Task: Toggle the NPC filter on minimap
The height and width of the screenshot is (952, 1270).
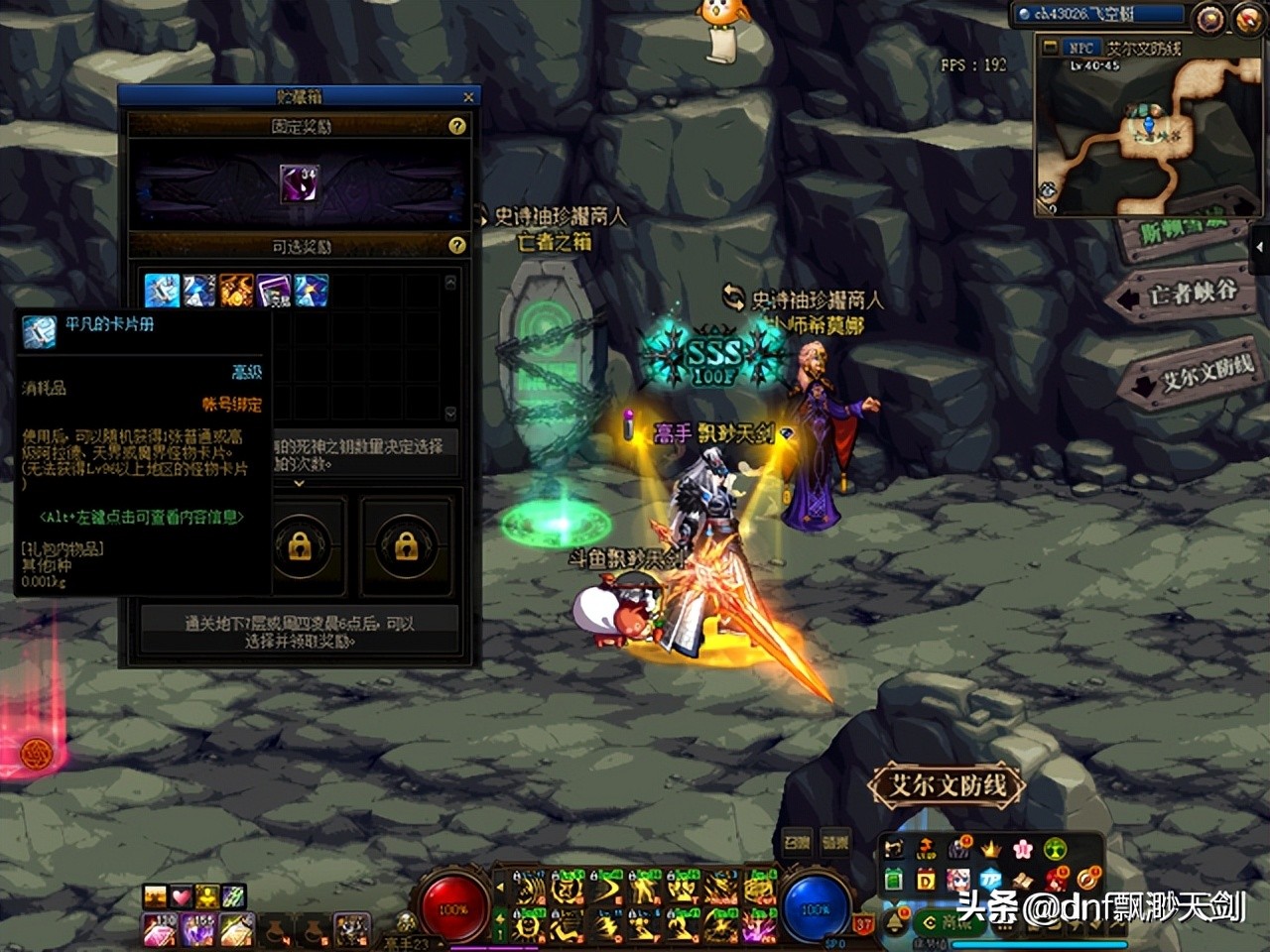Action: (1079, 48)
